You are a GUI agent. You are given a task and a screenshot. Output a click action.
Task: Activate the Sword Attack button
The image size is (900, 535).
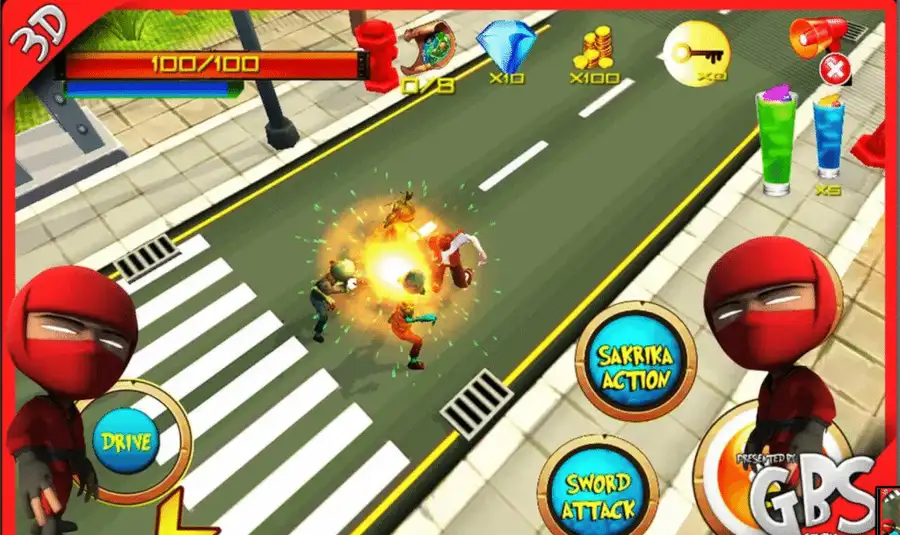599,493
